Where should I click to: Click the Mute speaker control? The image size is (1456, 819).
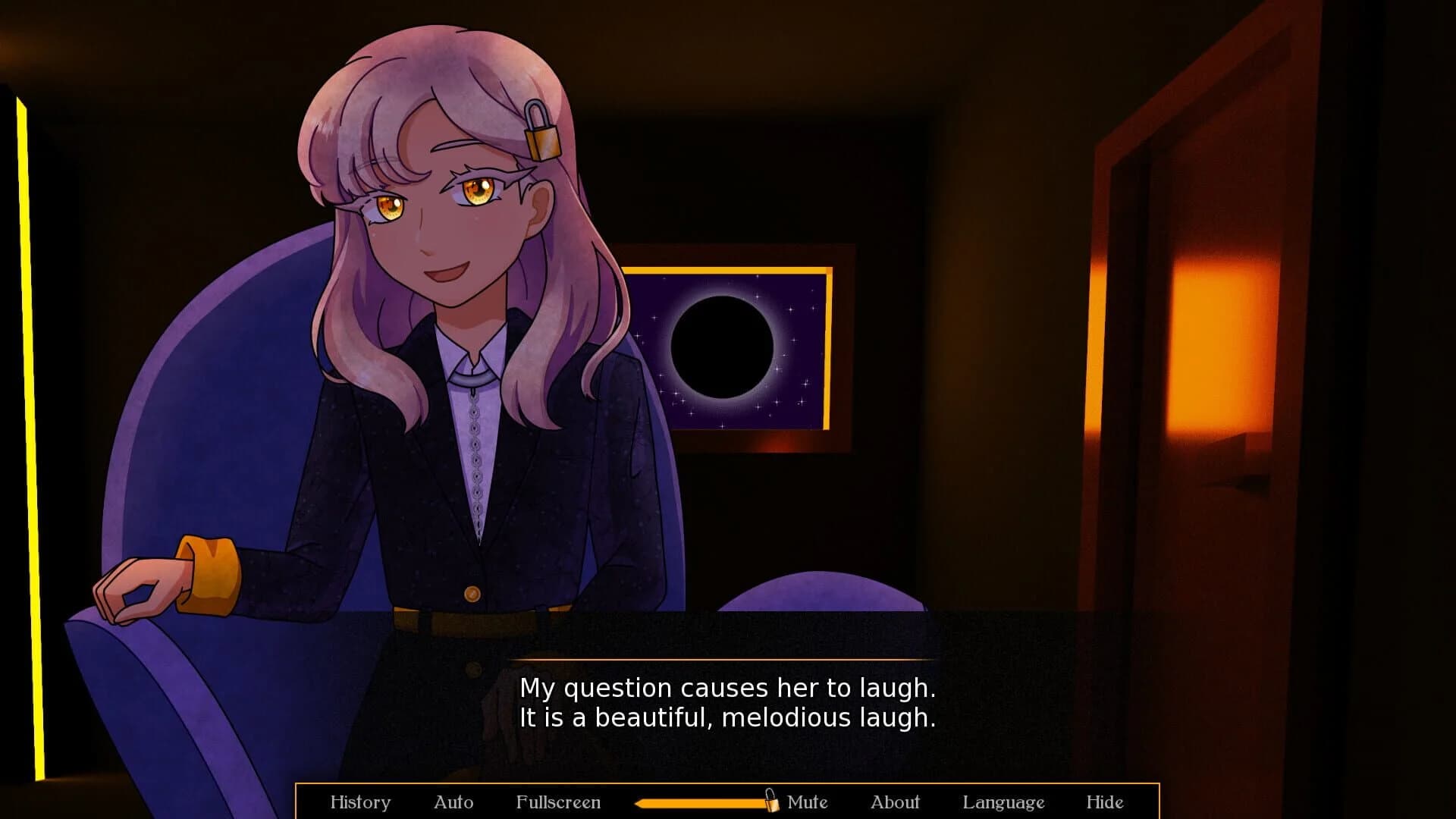[806, 802]
